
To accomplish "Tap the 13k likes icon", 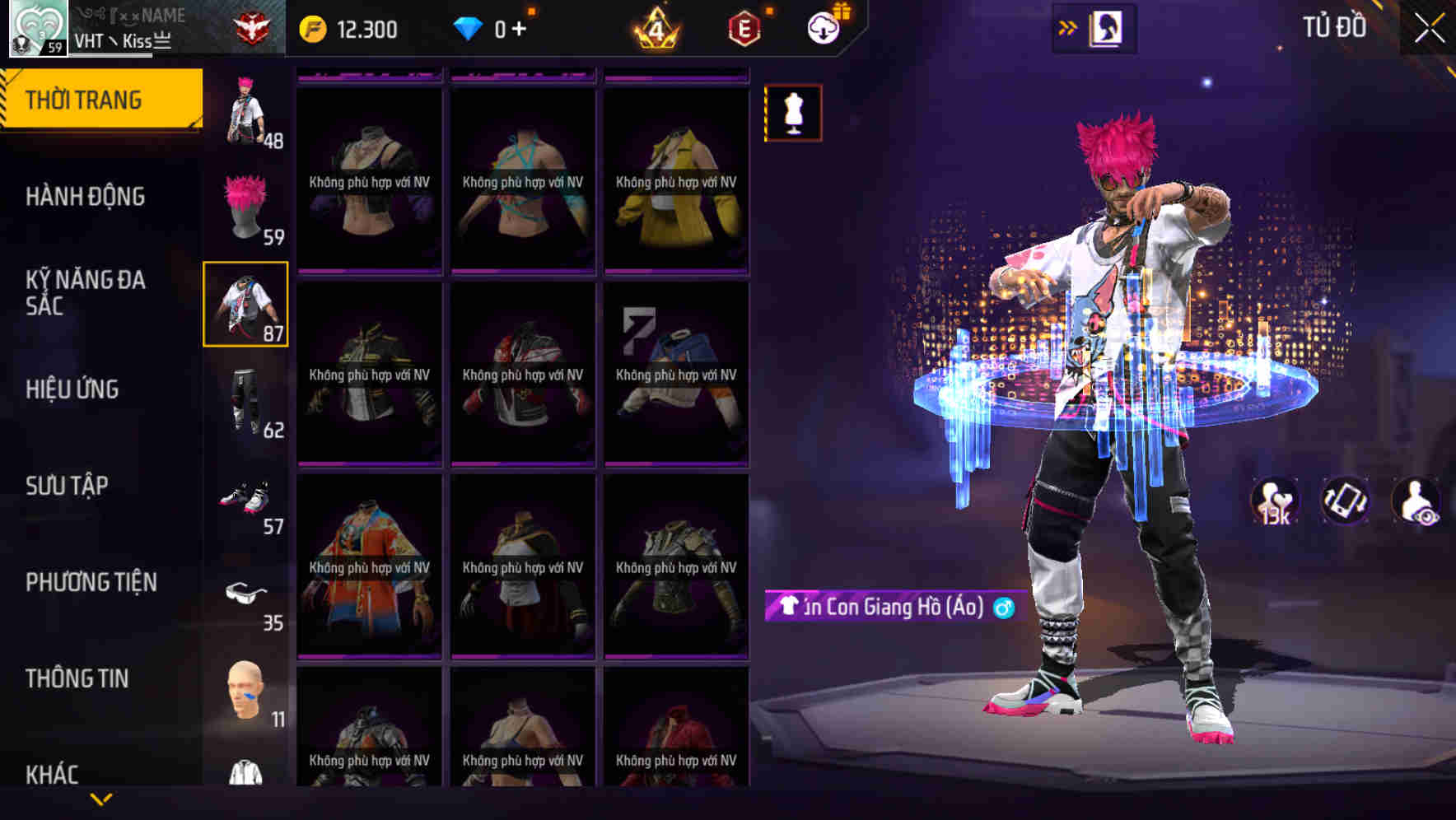I will [x=1272, y=501].
